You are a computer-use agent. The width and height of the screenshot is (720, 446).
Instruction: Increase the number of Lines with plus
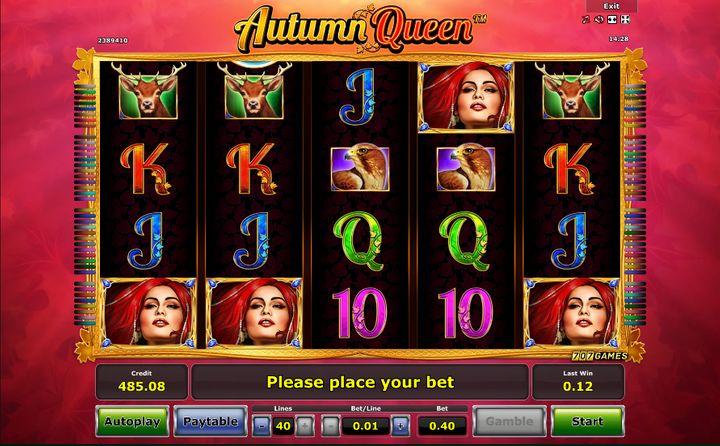305,424
